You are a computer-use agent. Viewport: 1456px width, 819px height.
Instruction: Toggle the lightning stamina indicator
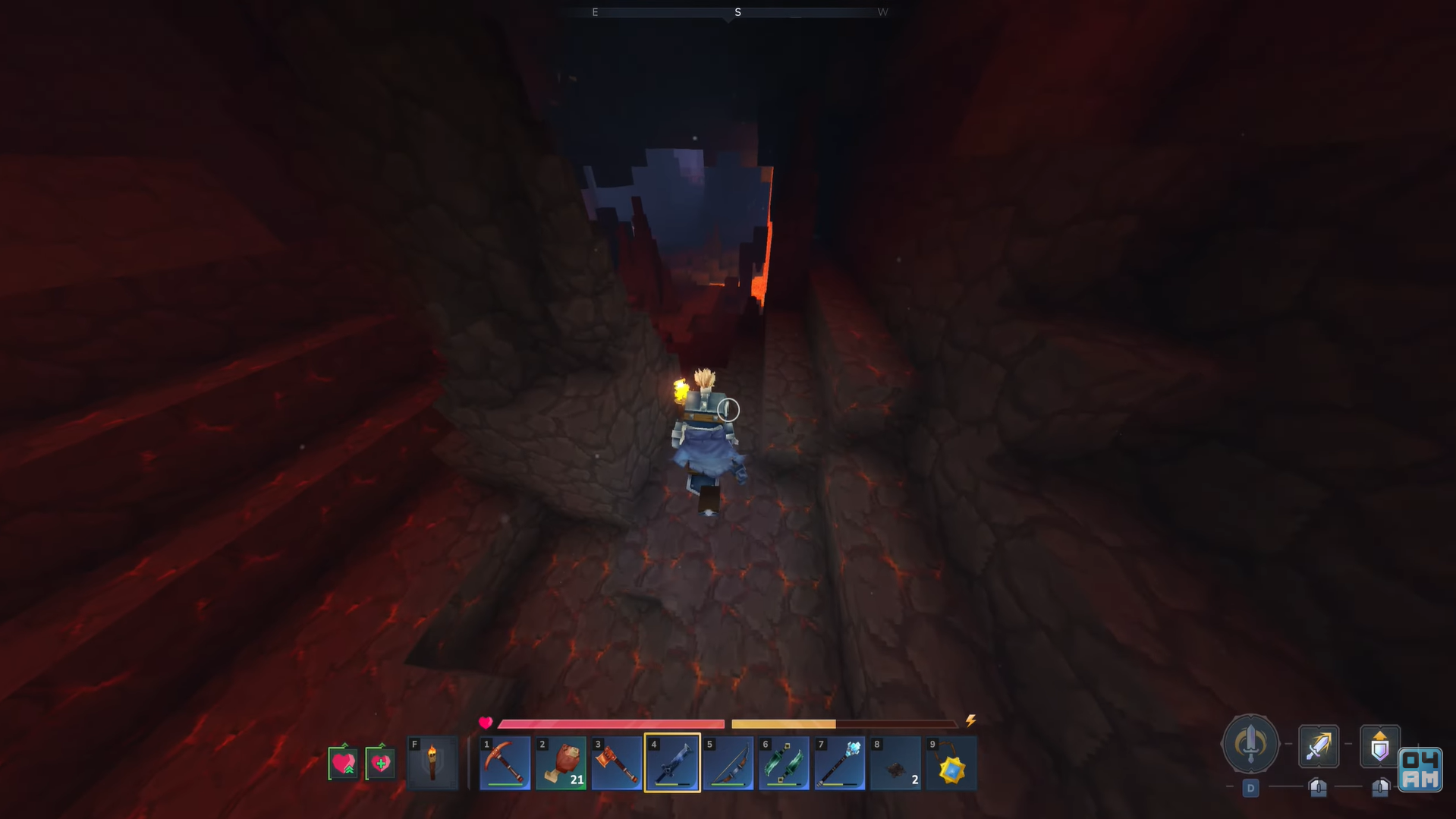(971, 721)
